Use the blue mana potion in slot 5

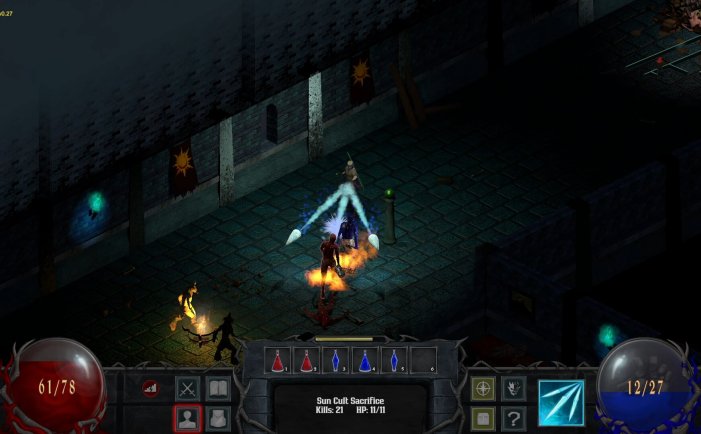tap(394, 360)
